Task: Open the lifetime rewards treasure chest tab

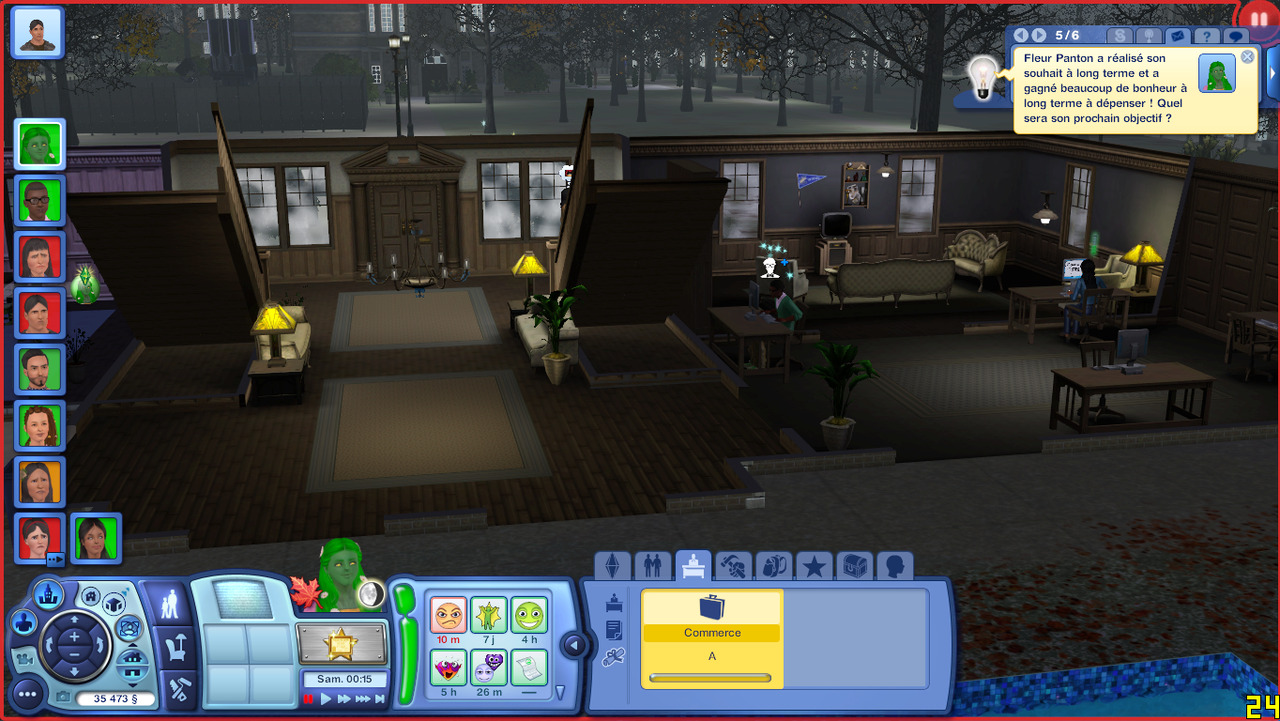Action: pos(854,566)
